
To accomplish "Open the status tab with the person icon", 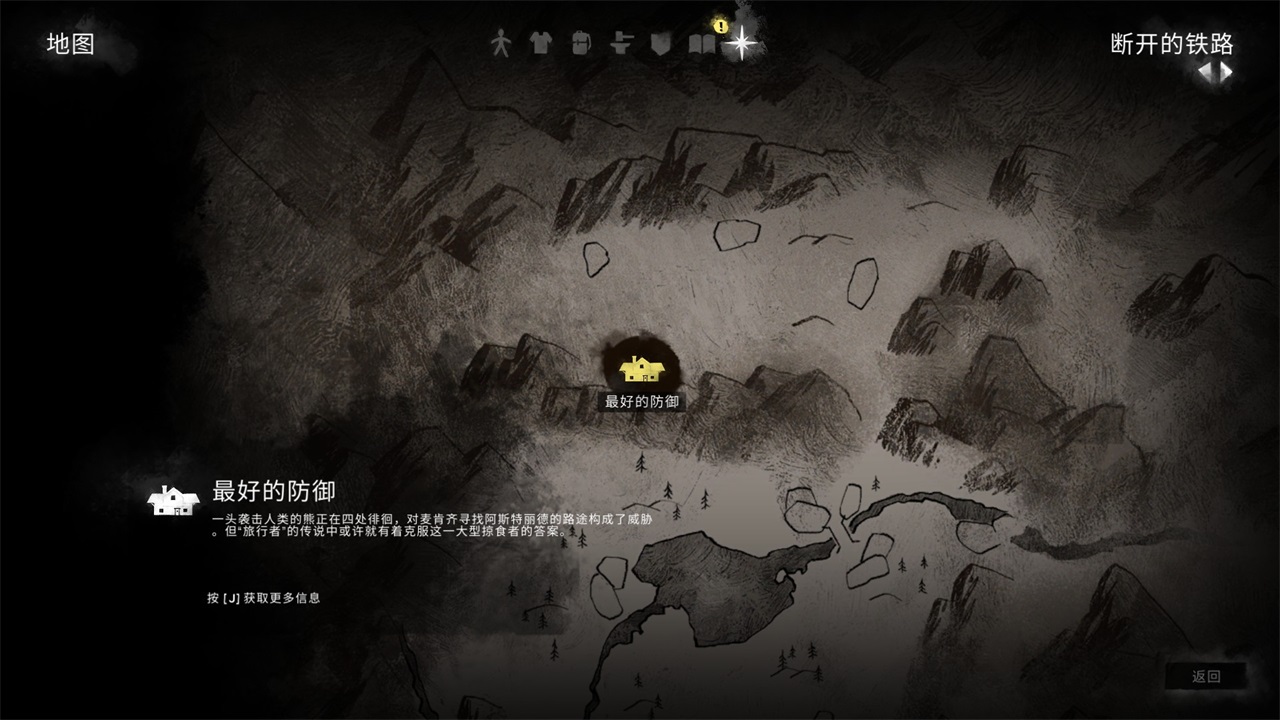I will [x=500, y=43].
